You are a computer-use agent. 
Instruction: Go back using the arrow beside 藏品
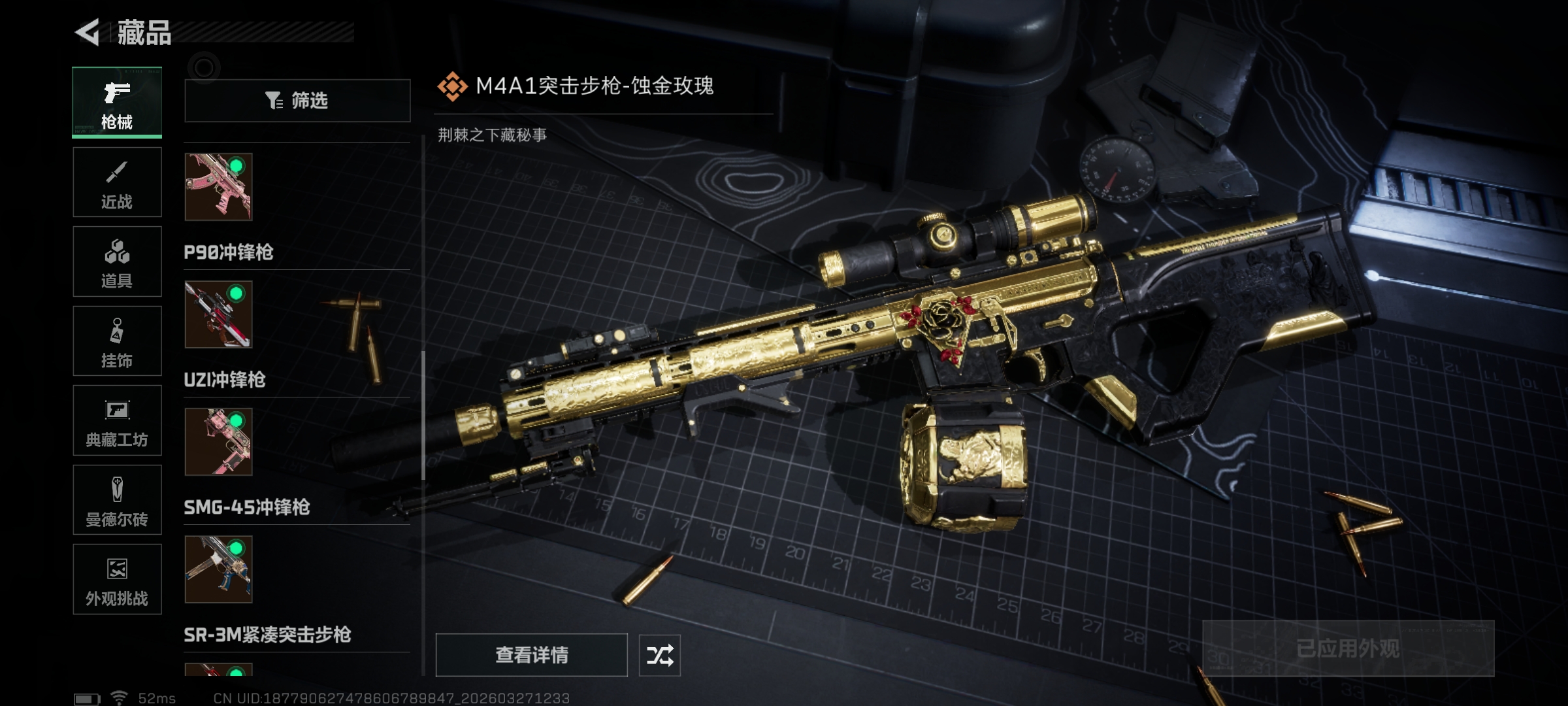[88, 32]
